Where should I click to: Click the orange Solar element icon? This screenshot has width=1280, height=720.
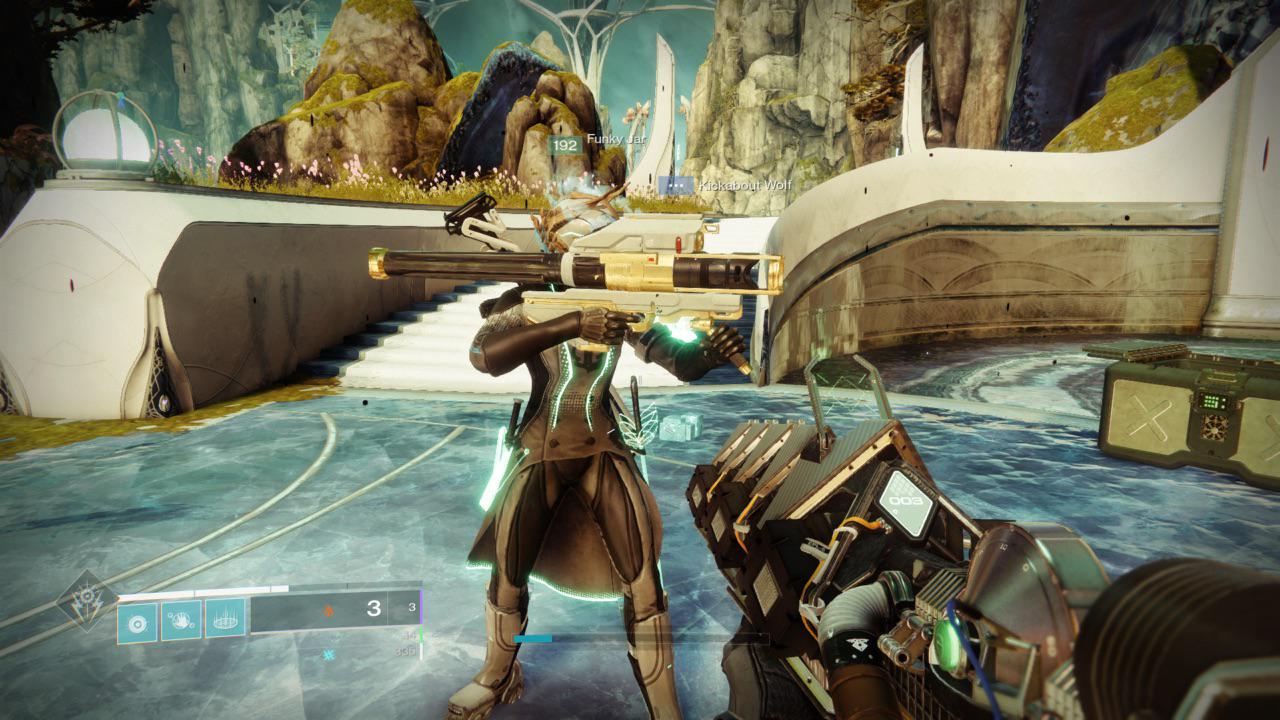(327, 610)
